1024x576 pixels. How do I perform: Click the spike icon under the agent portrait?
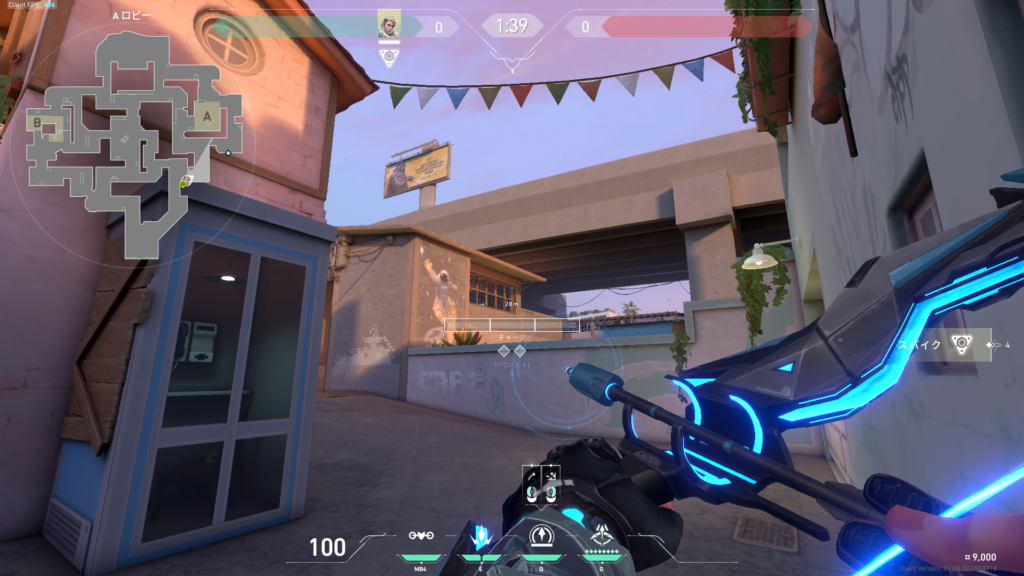(x=389, y=57)
